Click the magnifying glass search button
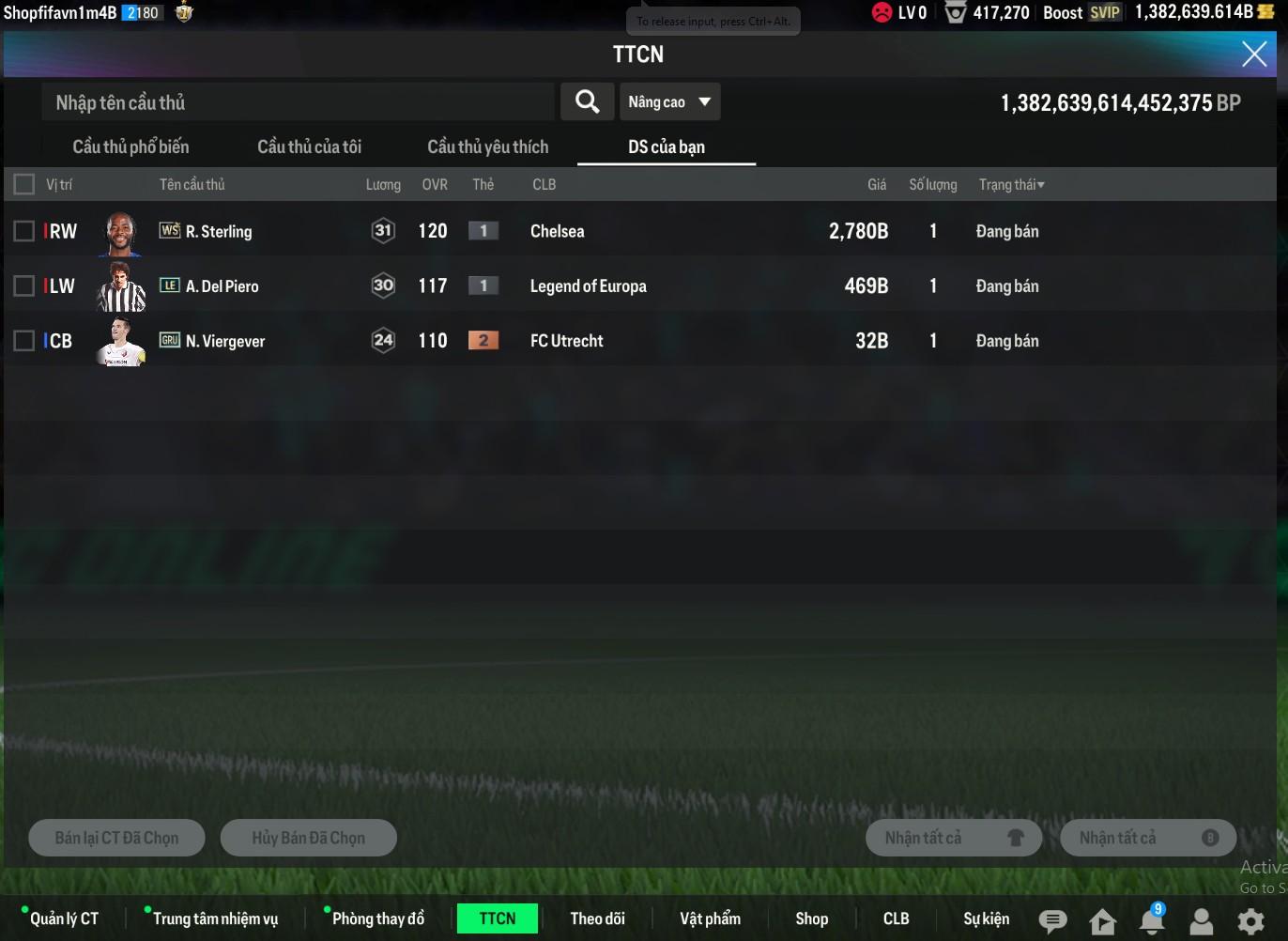1288x941 pixels. coord(588,101)
